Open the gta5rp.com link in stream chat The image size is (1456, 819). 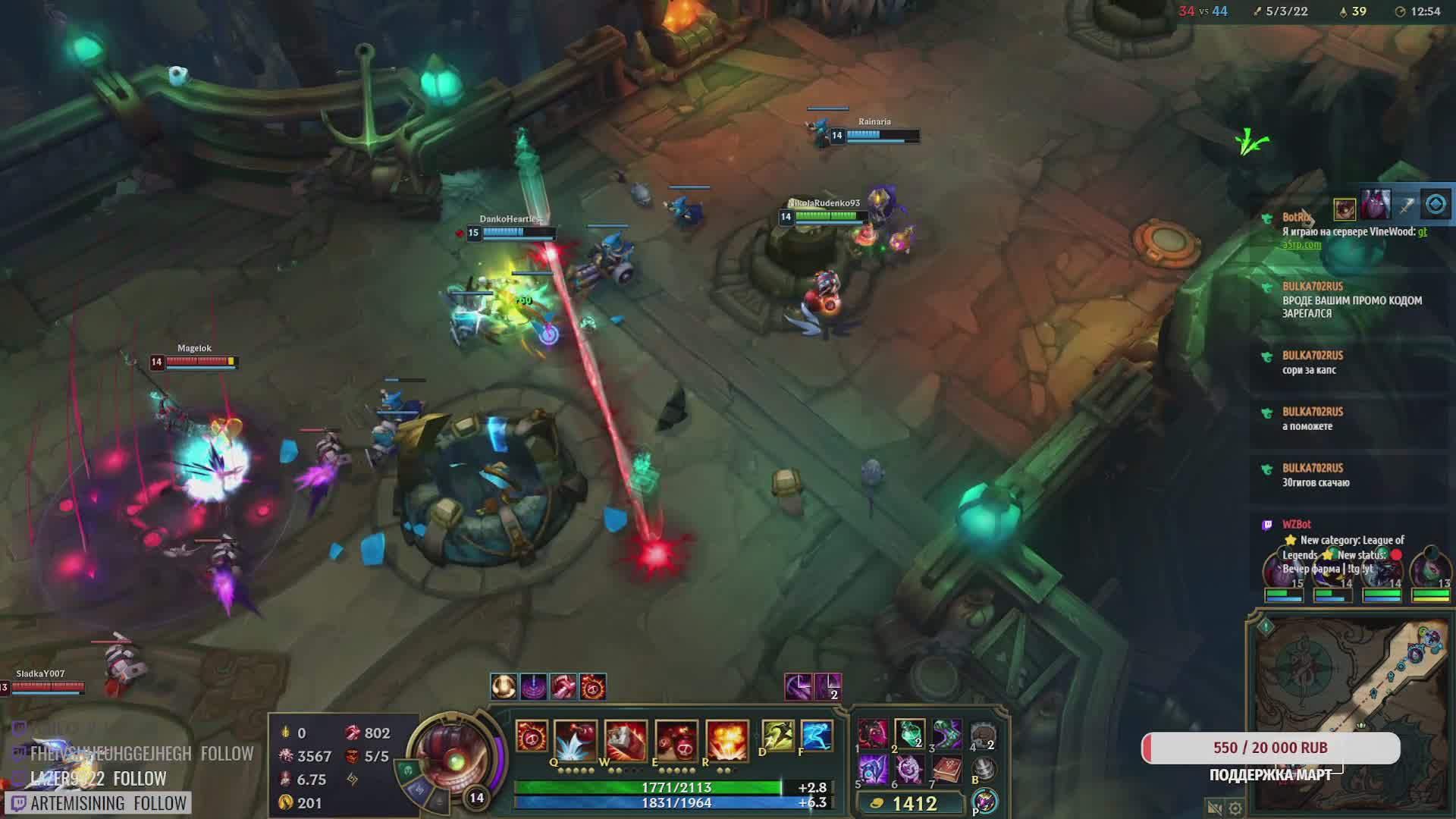pos(1301,245)
